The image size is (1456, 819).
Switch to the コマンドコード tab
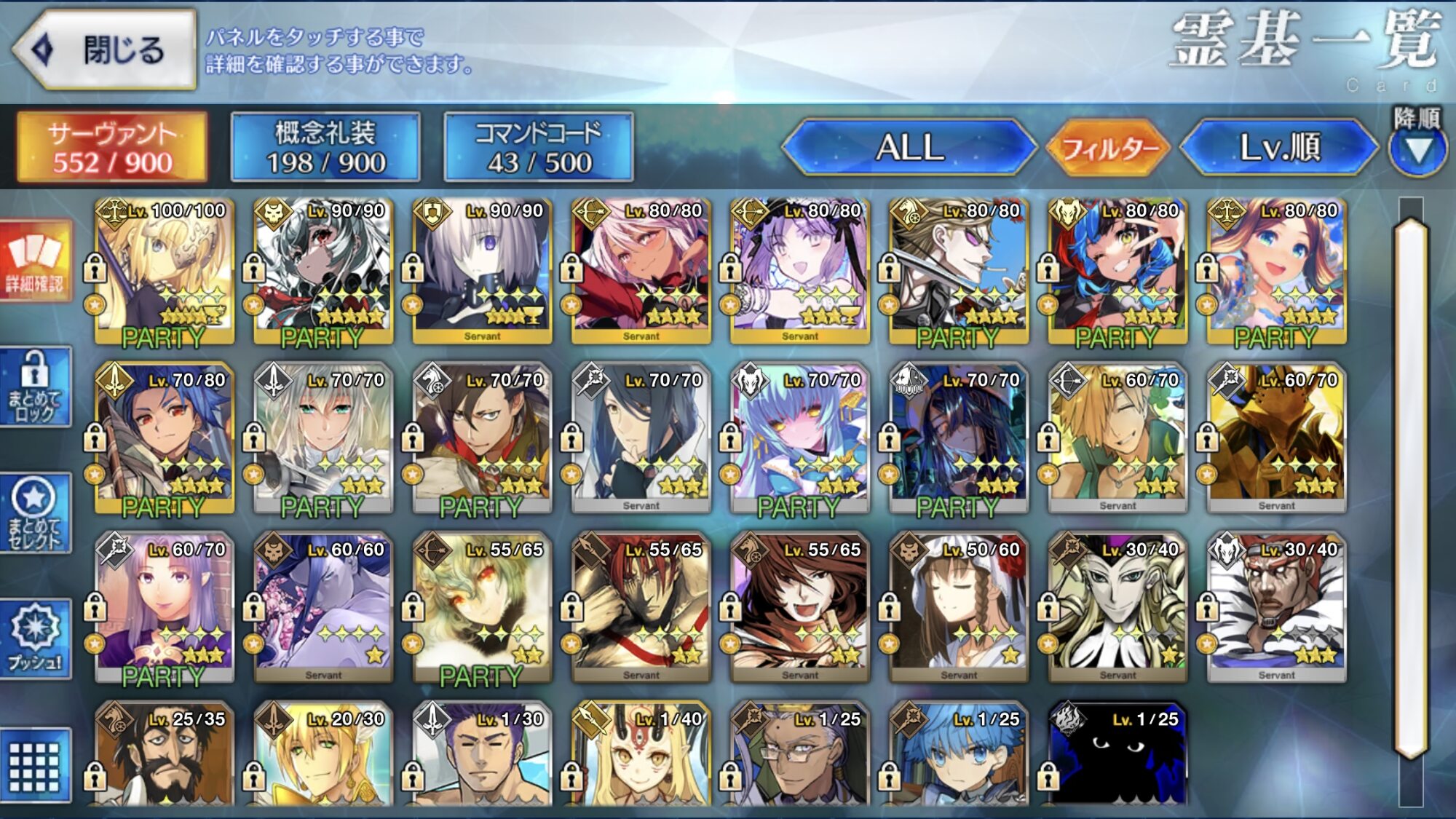[538, 147]
